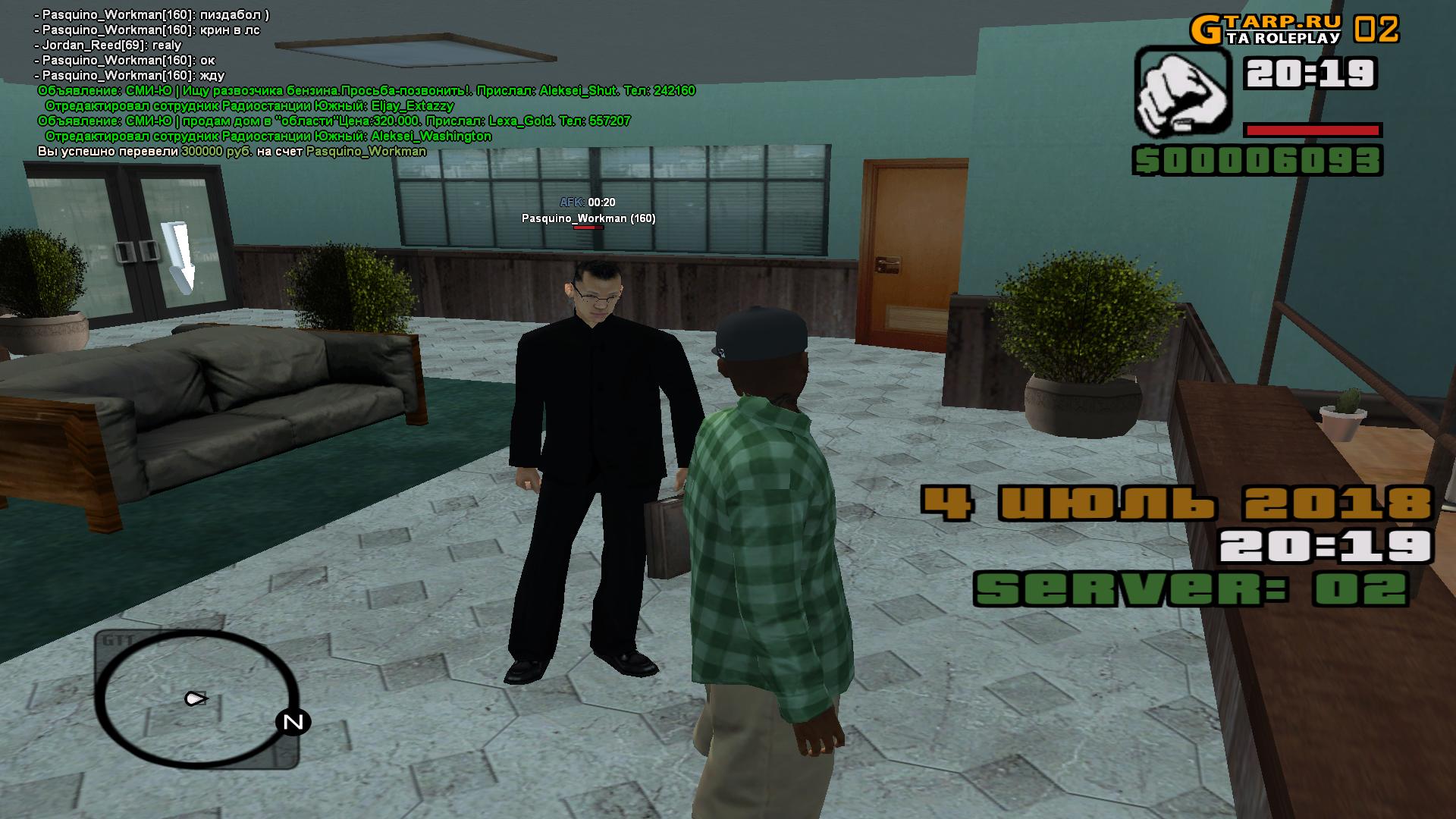Select Lexa_Gold's house sale announcement in chat
This screenshot has width=1456, height=819.
tap(334, 121)
